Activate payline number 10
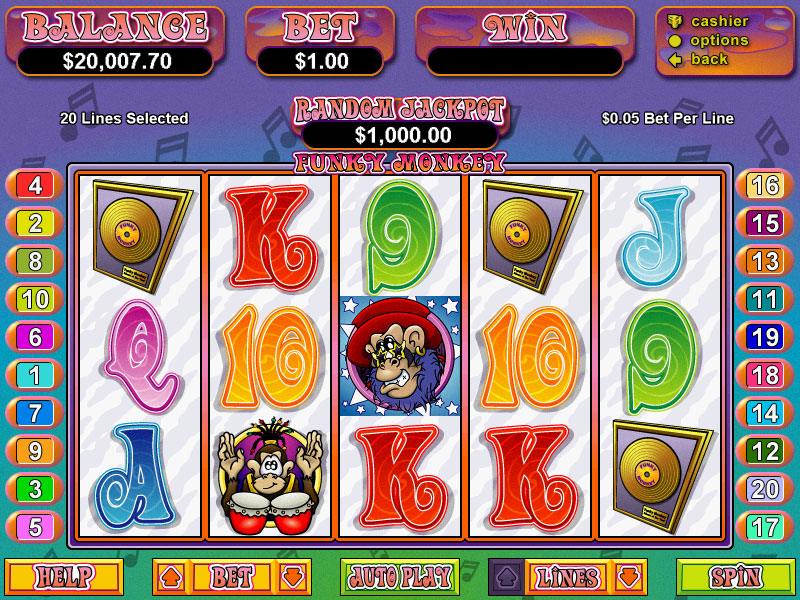 point(35,299)
